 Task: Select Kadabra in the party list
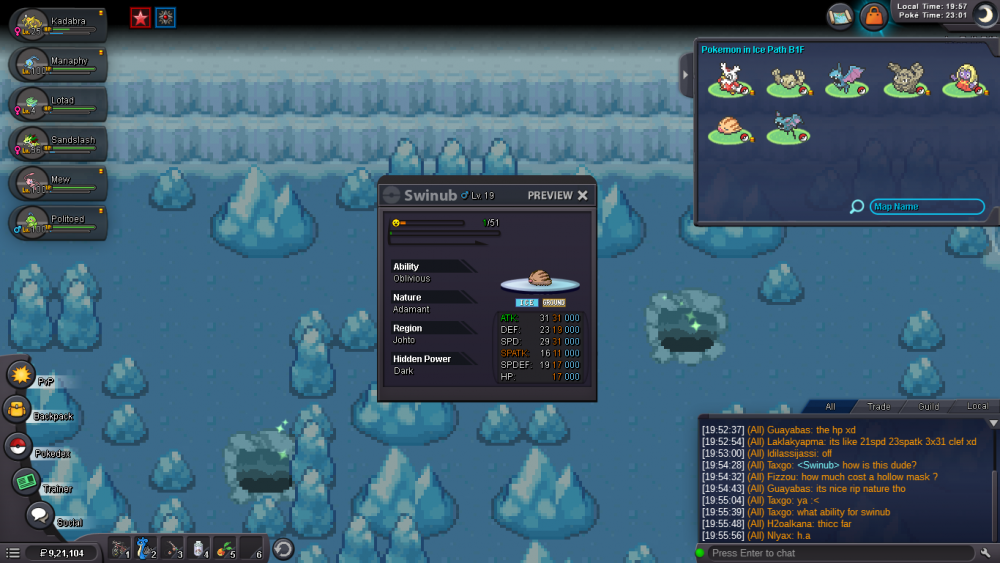(x=56, y=24)
